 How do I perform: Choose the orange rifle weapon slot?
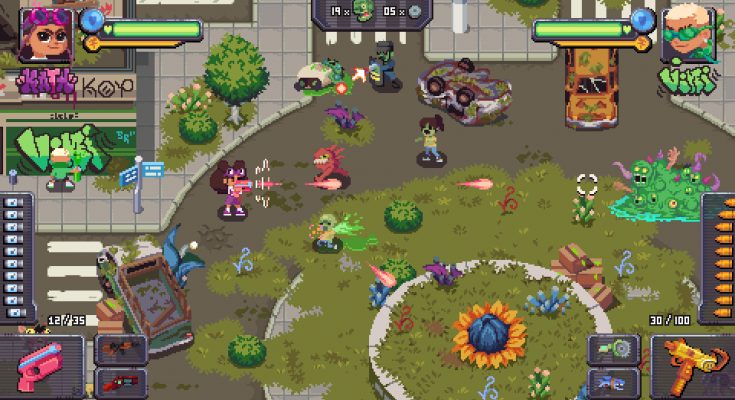point(120,349)
